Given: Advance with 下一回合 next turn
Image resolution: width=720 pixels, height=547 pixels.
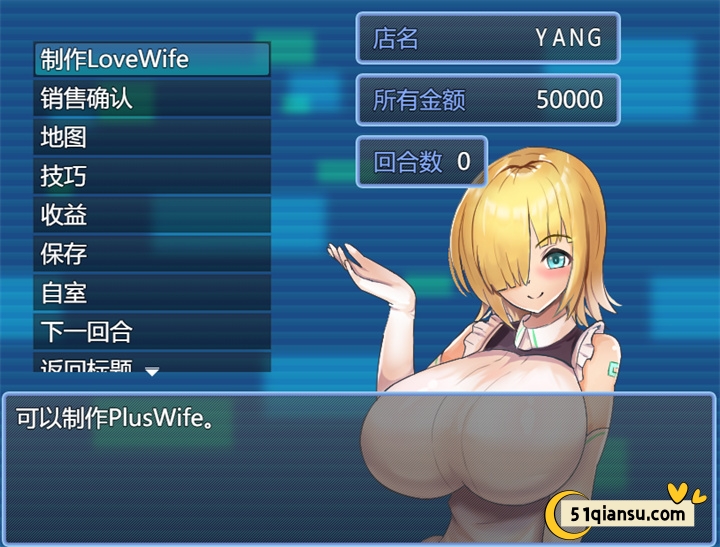Looking at the screenshot, I should click(x=152, y=331).
